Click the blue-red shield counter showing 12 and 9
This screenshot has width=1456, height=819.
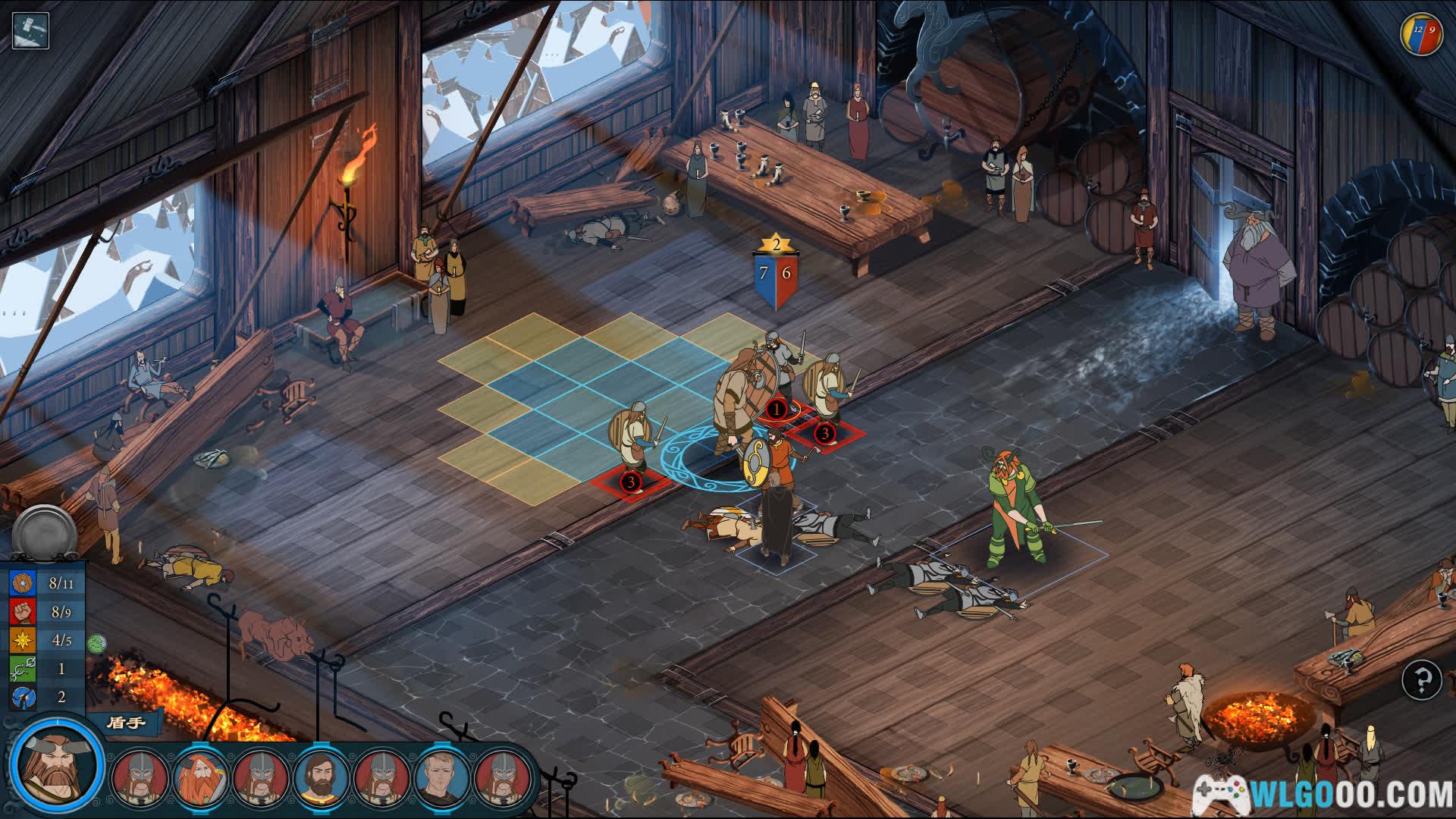coord(1420,34)
